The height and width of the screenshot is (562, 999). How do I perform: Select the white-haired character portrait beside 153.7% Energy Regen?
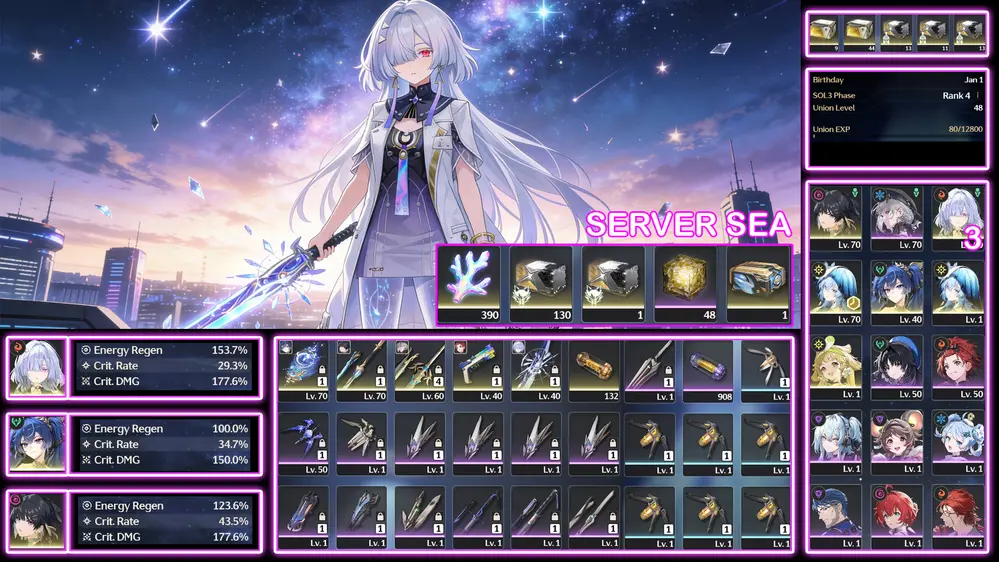(x=37, y=366)
